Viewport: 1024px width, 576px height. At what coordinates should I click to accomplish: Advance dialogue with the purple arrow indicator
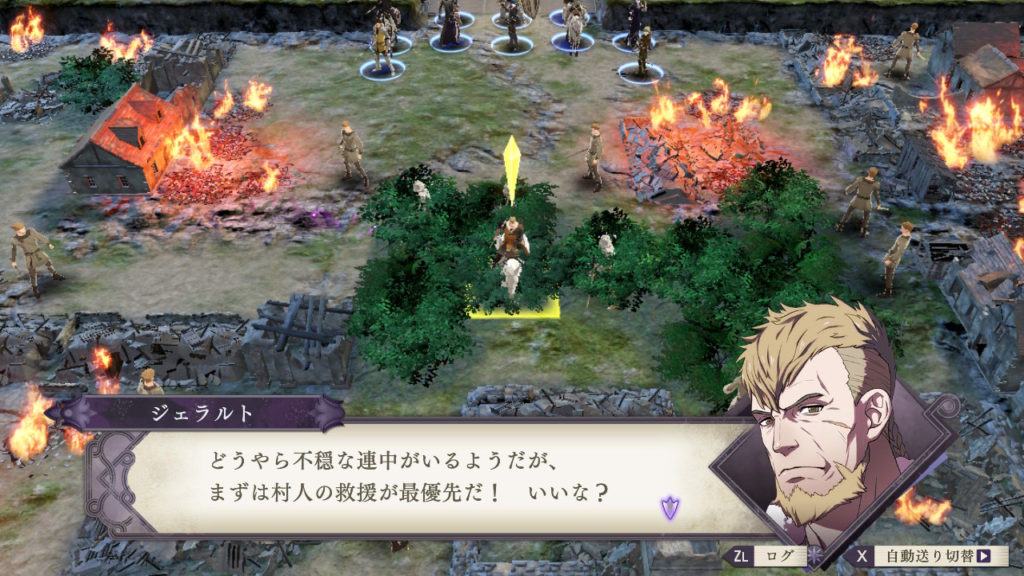[x=669, y=507]
